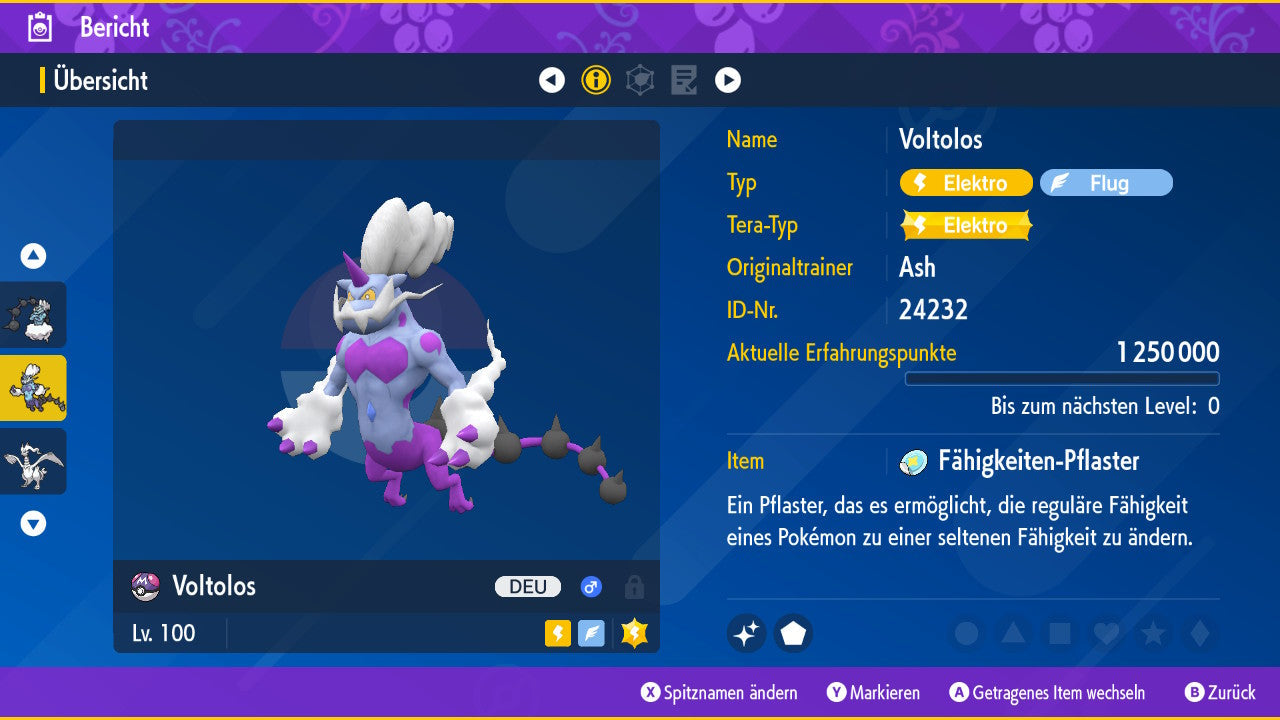The image size is (1280, 720).
Task: Select the Voltolos thumbnail highlighted in yellow
Action: pos(33,388)
